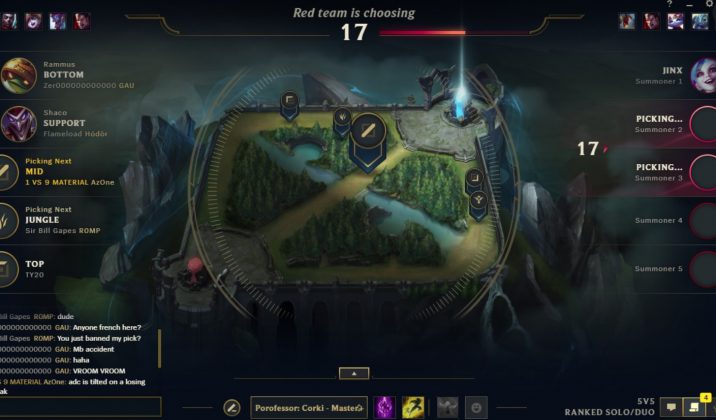Select enemy Jinx Summoner 1 row

660,75
